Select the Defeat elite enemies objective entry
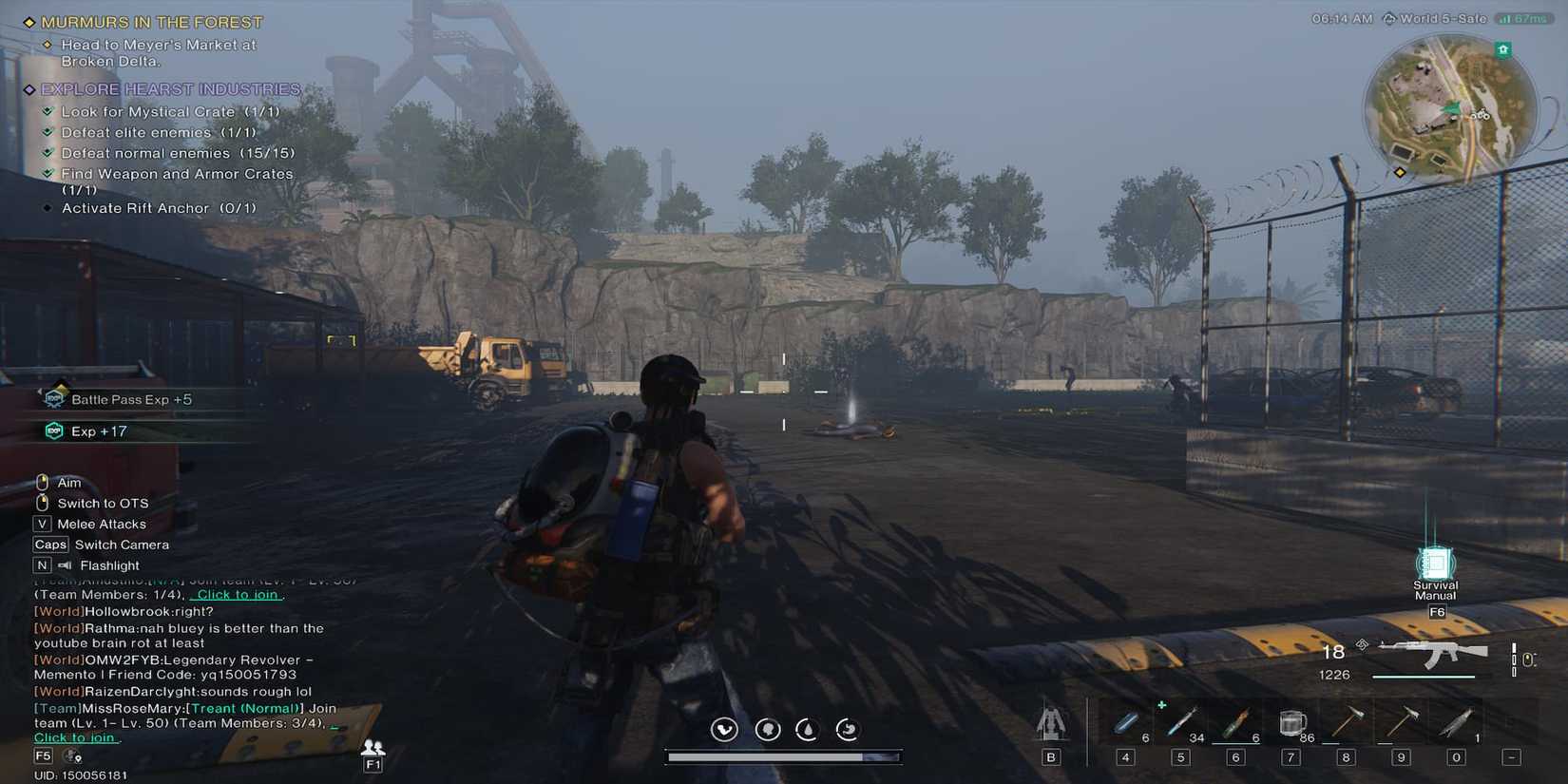The image size is (1568, 784). tap(158, 132)
